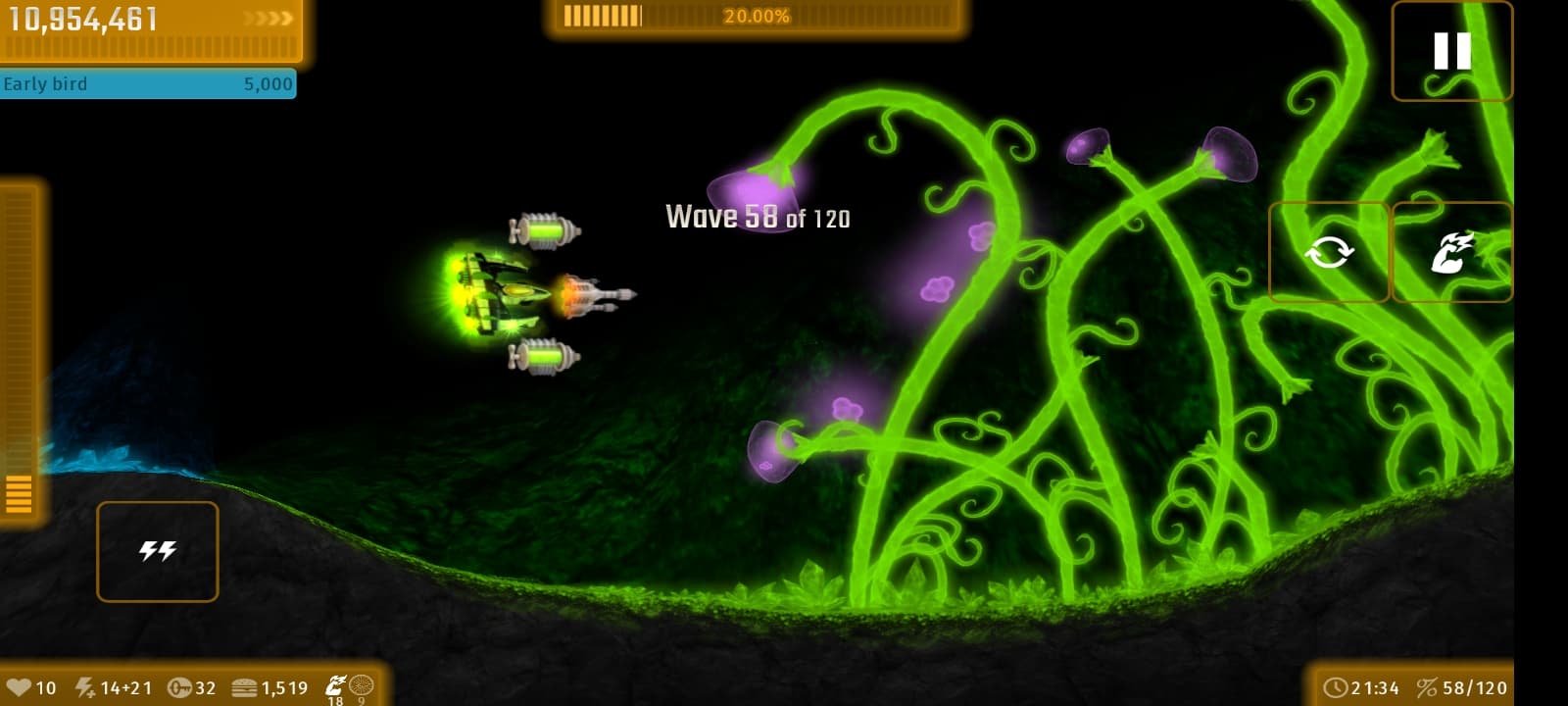Image resolution: width=1568 pixels, height=706 pixels.
Task: Pause the game
Action: click(x=1451, y=51)
